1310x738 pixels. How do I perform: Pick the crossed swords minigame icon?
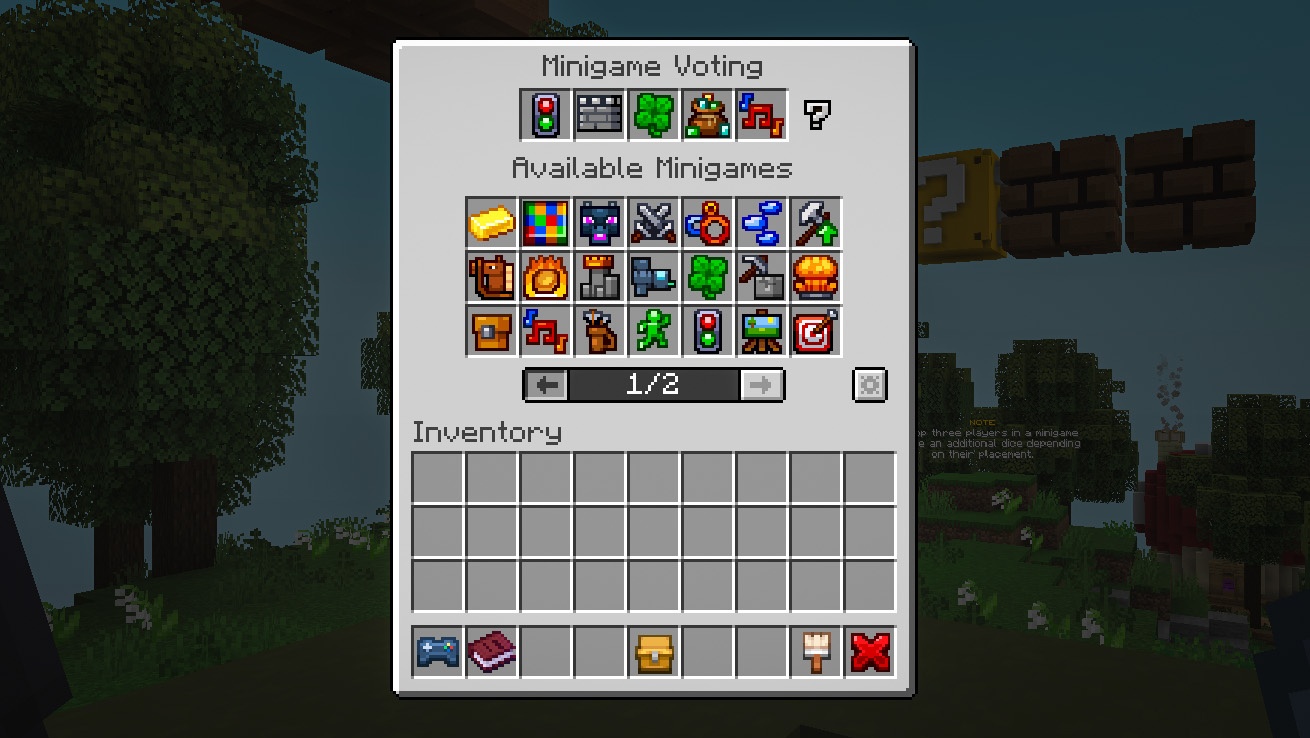pyautogui.click(x=654, y=224)
